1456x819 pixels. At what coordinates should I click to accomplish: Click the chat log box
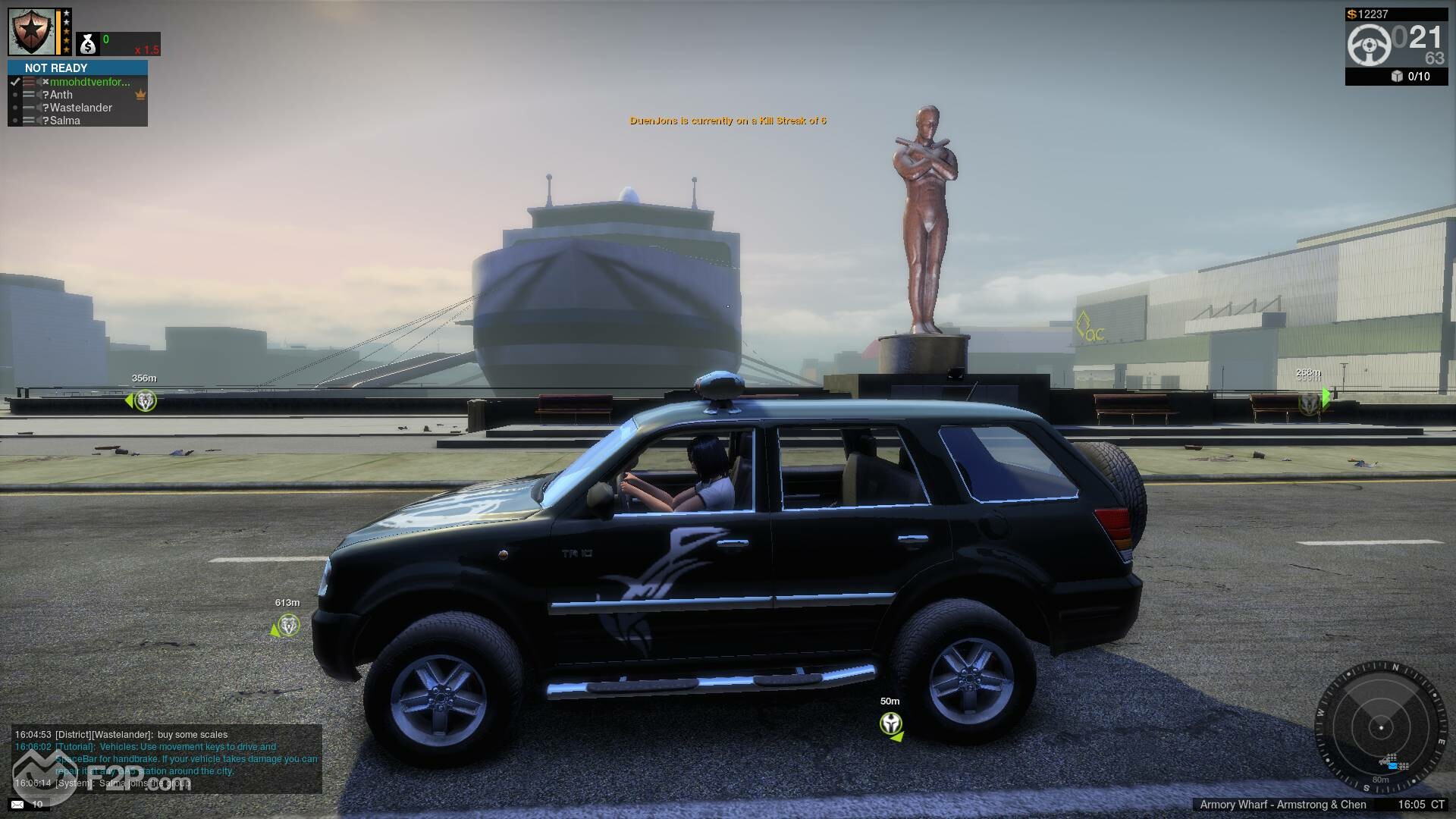[167, 758]
